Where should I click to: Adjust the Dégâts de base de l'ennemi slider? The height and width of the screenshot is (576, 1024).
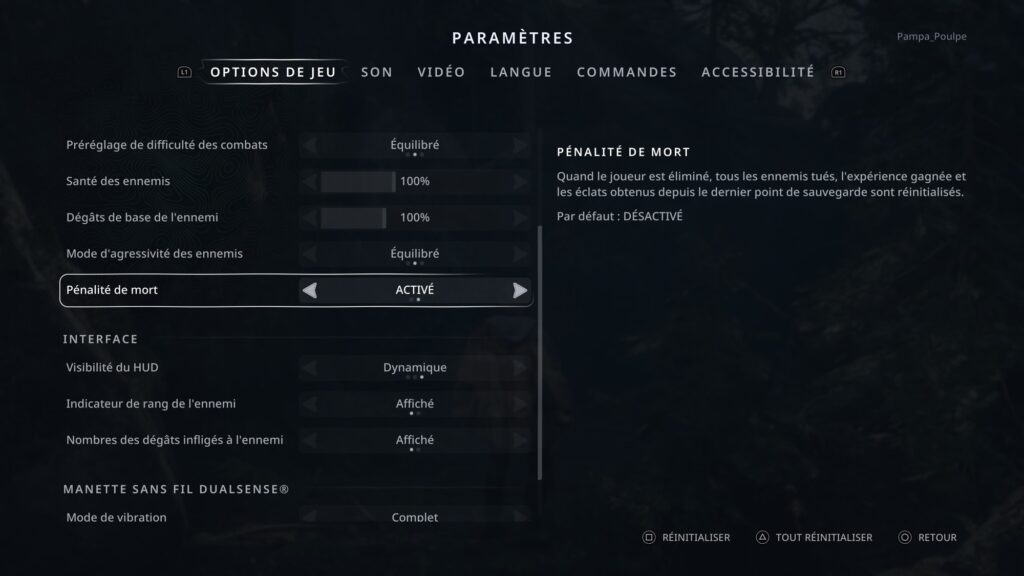pos(354,218)
